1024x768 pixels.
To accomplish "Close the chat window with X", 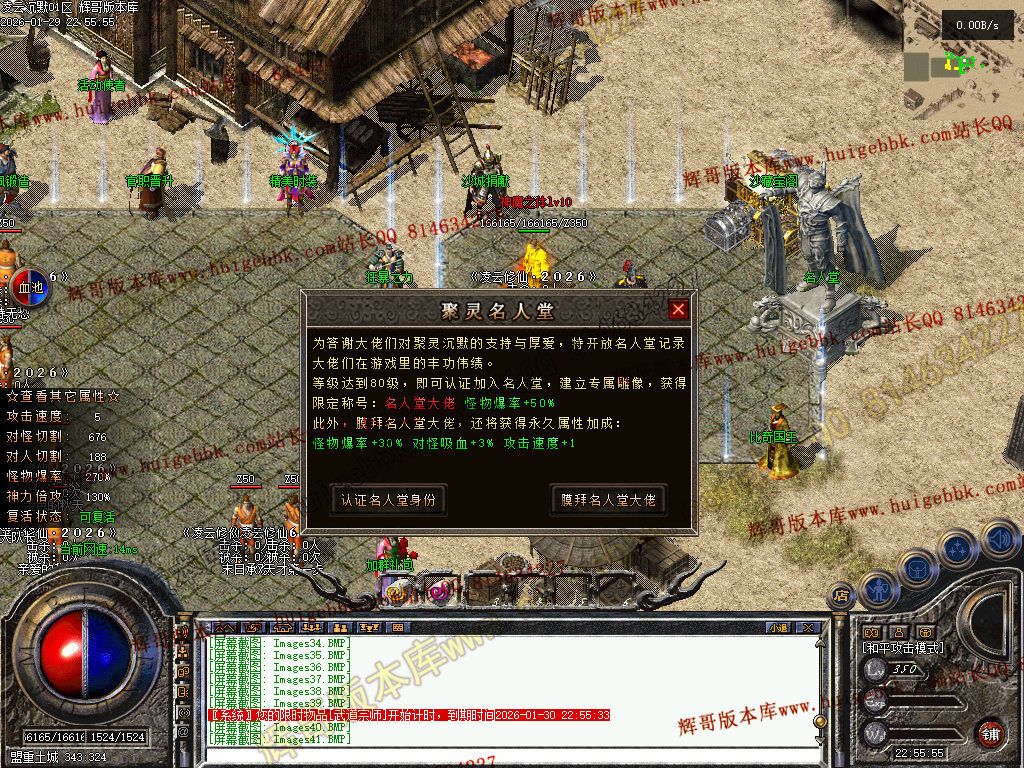I will tap(808, 627).
